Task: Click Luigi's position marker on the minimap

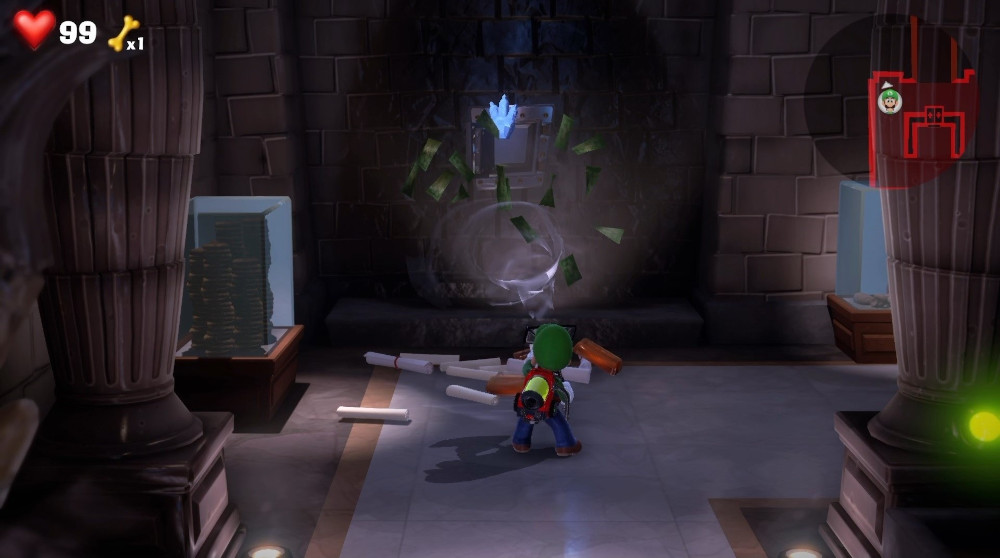Action: coord(889,100)
